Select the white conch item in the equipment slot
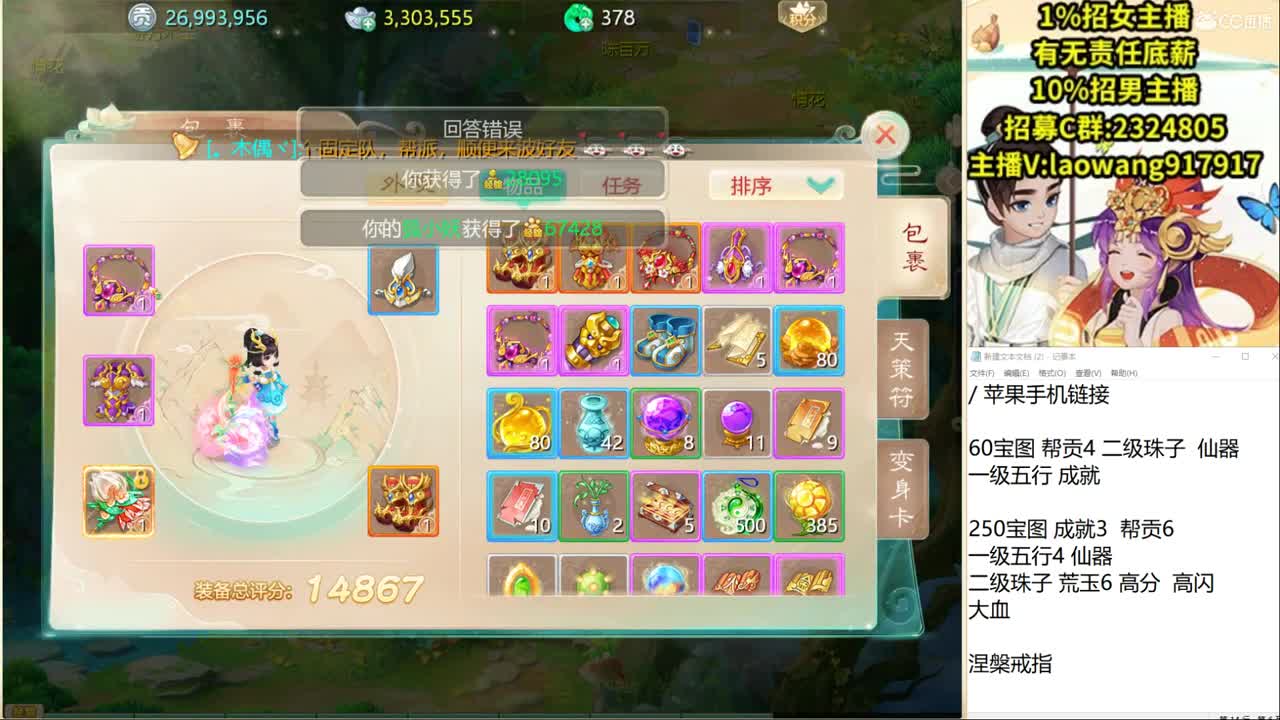Image resolution: width=1280 pixels, height=720 pixels. (x=402, y=280)
